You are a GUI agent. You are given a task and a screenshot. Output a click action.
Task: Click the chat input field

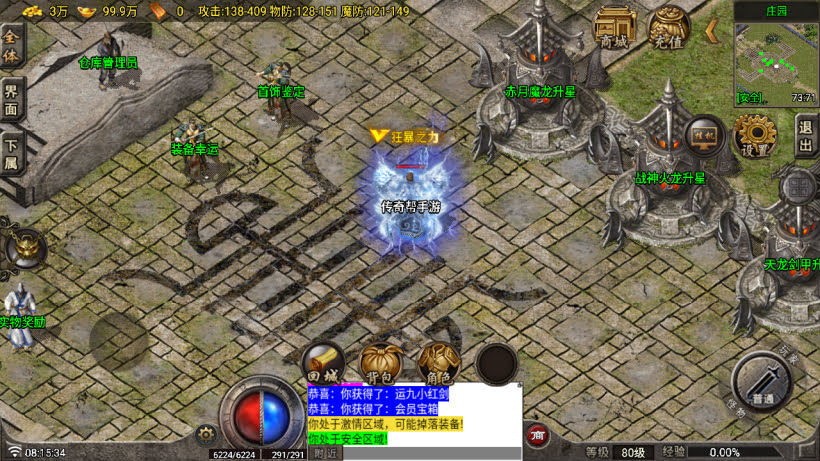coord(430,453)
